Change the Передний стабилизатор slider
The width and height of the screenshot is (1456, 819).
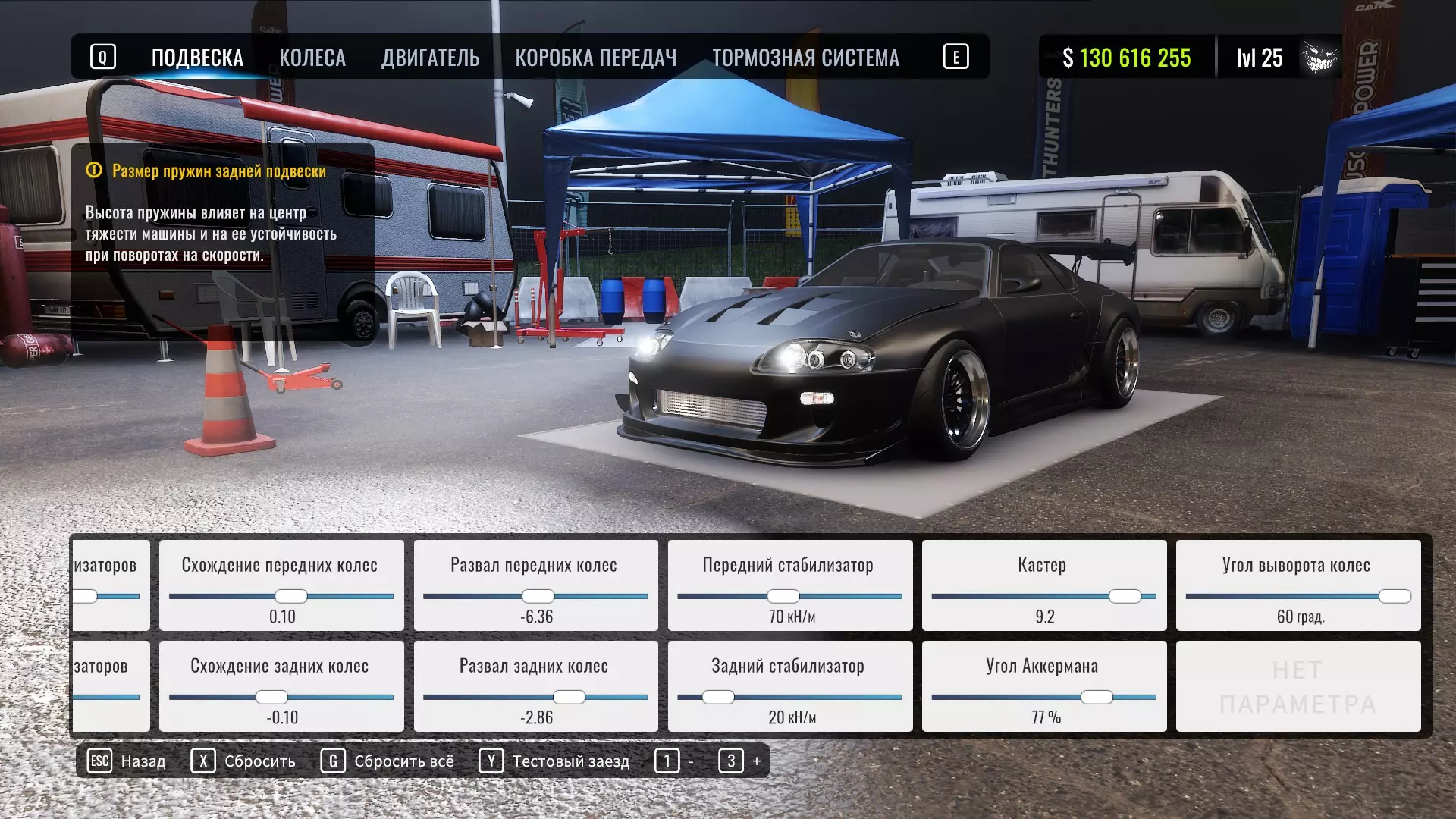(783, 596)
